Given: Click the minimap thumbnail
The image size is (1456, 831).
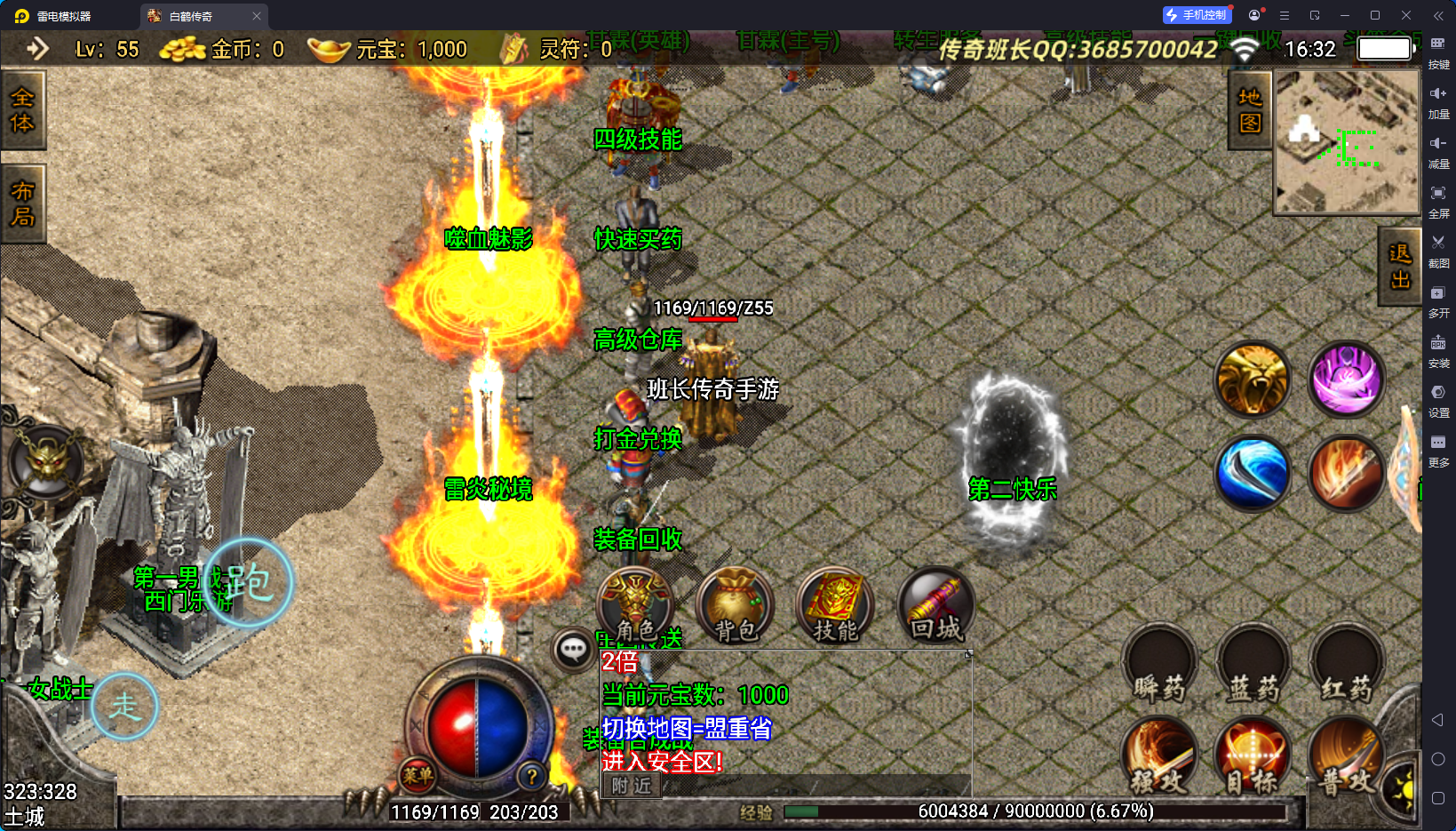Looking at the screenshot, I should (x=1347, y=142).
